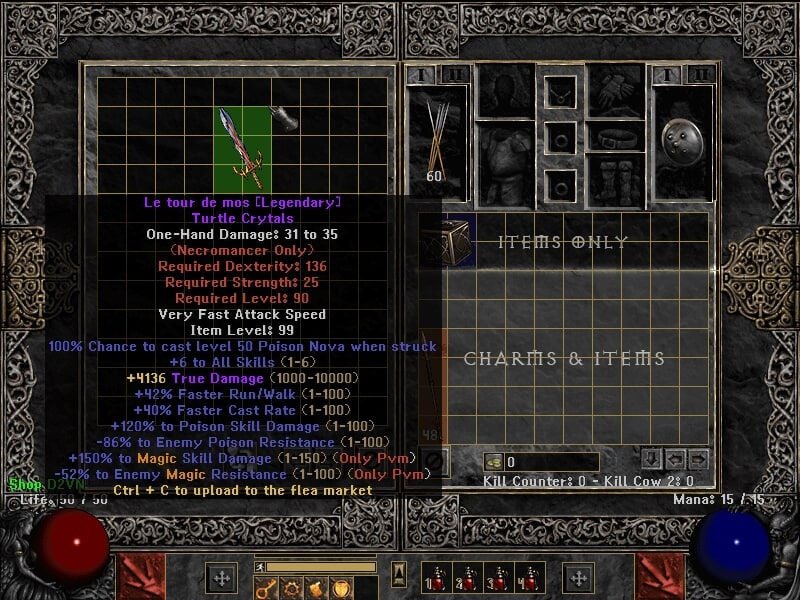Image resolution: width=800 pixels, height=600 pixels.
Task: Click the boots equipment slot
Action: [615, 180]
